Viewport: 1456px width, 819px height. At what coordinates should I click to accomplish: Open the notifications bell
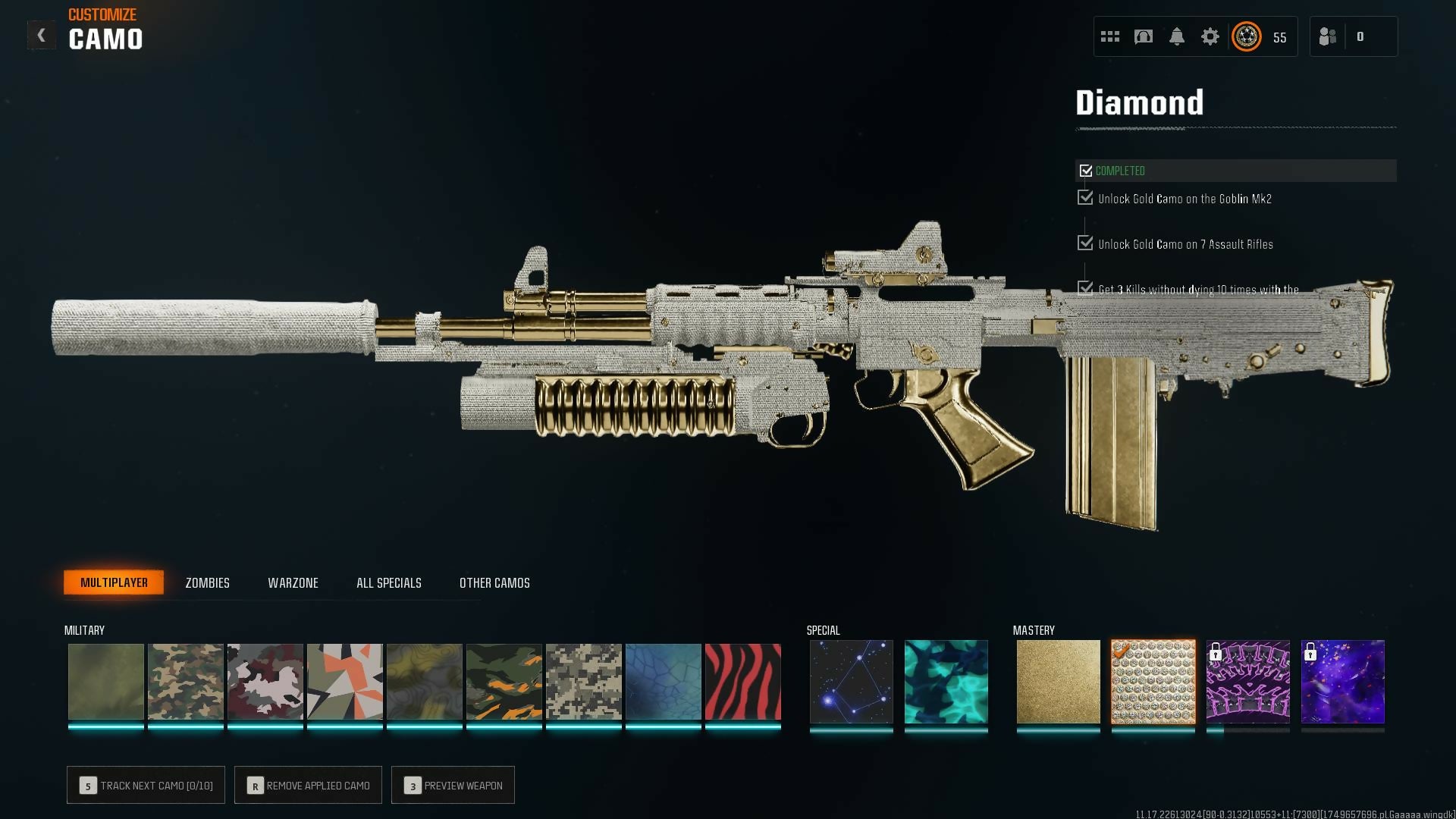[x=1176, y=36]
